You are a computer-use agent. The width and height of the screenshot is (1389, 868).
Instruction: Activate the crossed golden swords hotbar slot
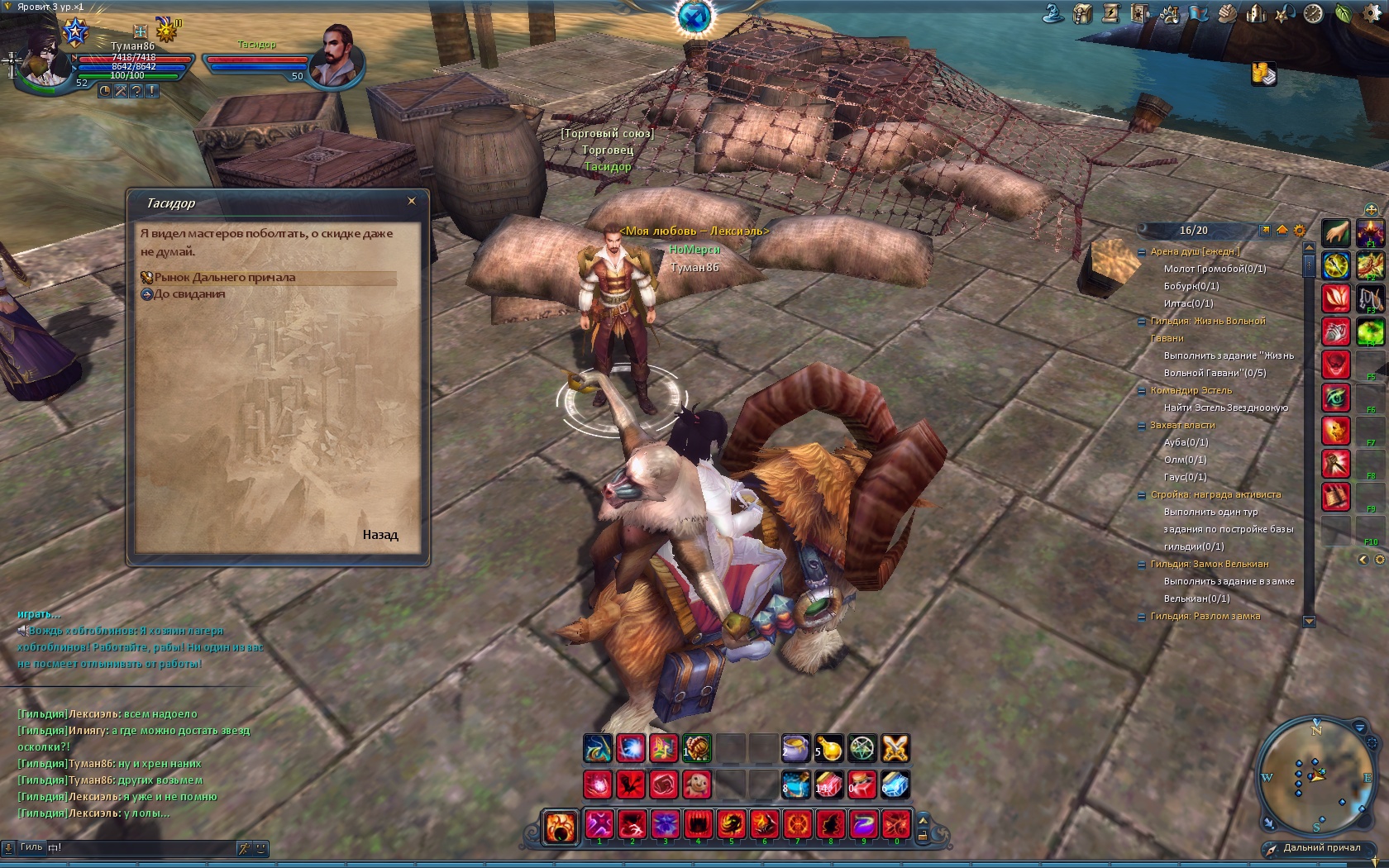tap(895, 748)
